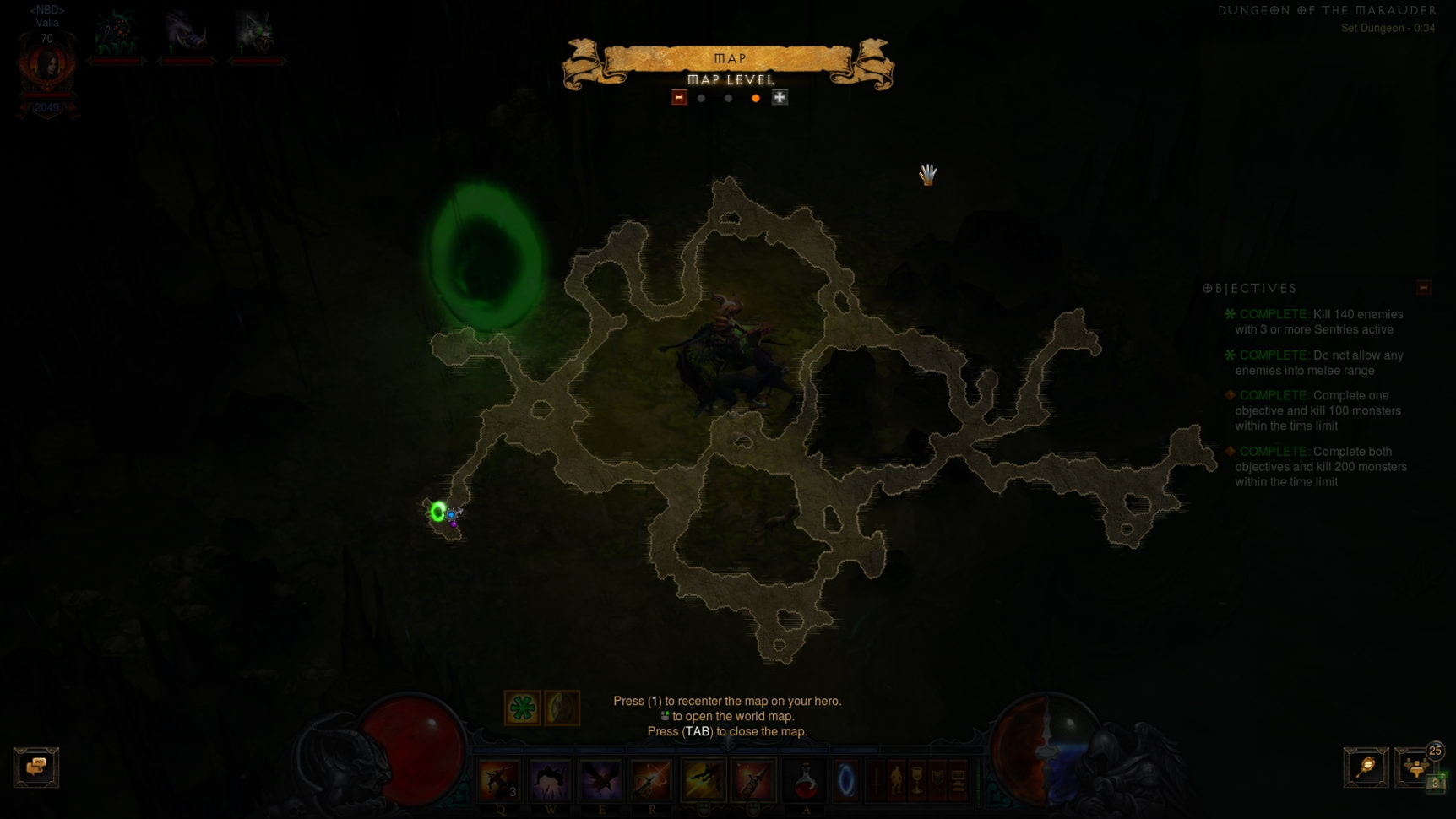Click the zoom plus button beside Map Level
This screenshot has height=819, width=1456.
[780, 98]
